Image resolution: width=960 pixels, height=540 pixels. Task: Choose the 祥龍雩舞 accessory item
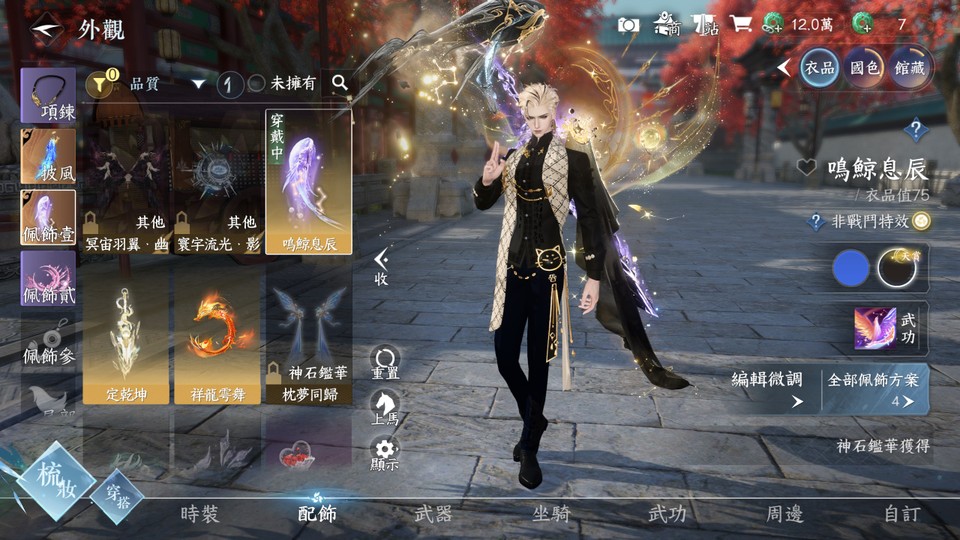click(x=217, y=336)
